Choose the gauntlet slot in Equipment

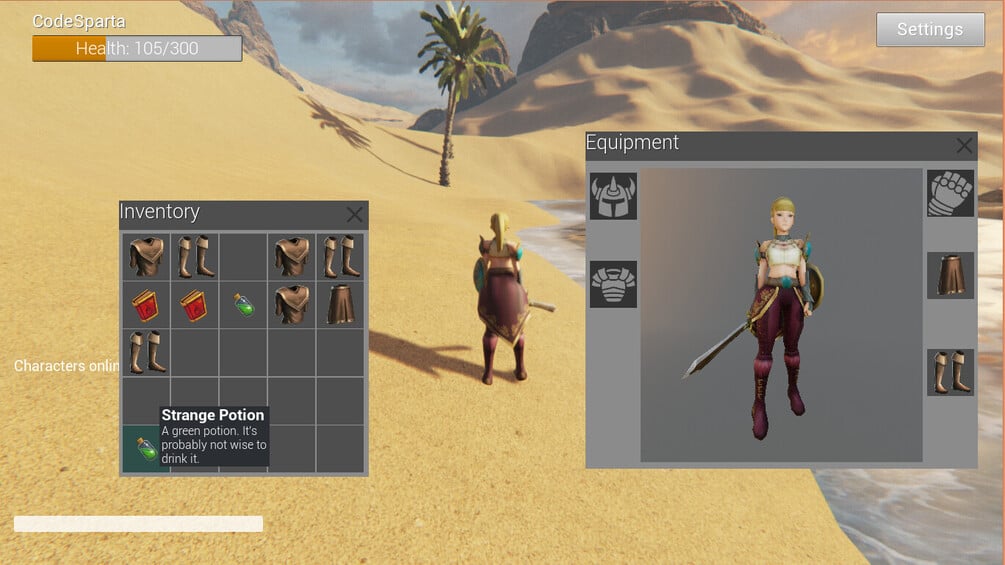950,193
